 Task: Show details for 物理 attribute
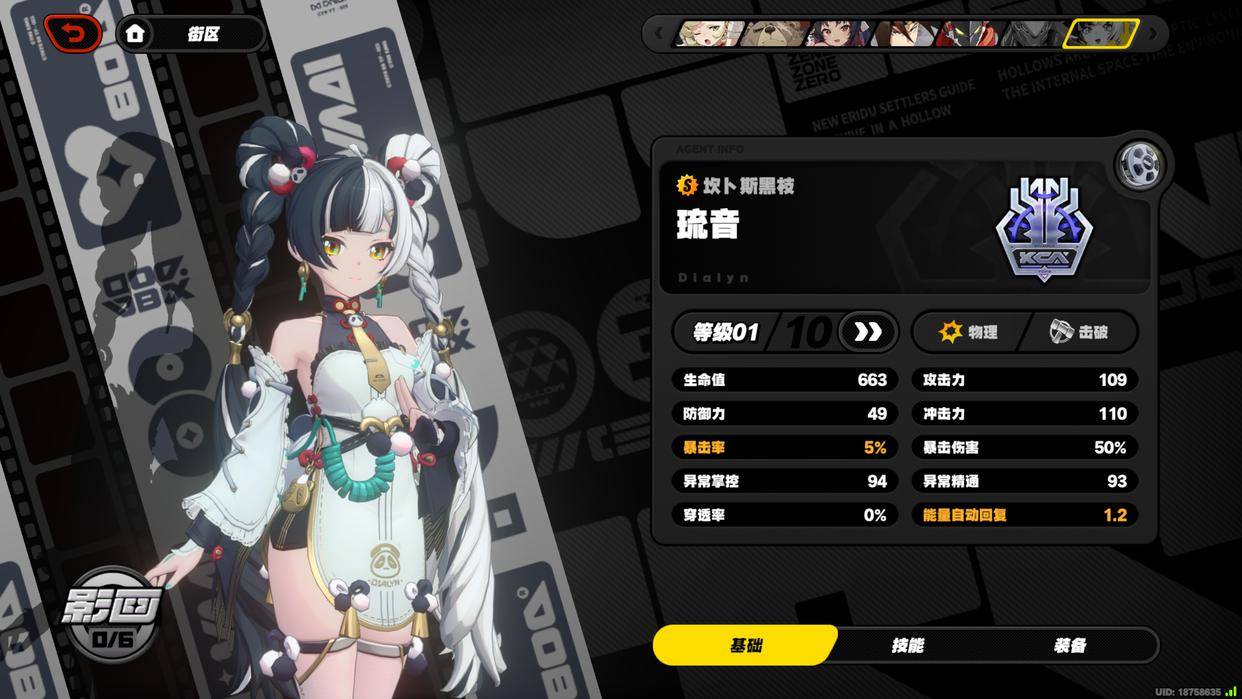click(x=968, y=332)
